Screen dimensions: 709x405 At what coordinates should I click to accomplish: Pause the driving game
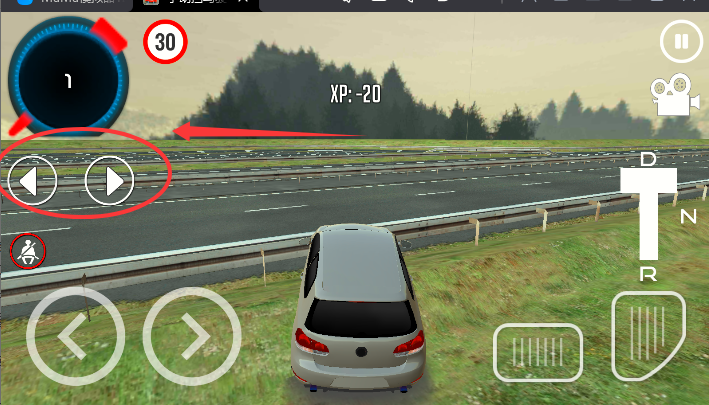pos(681,42)
